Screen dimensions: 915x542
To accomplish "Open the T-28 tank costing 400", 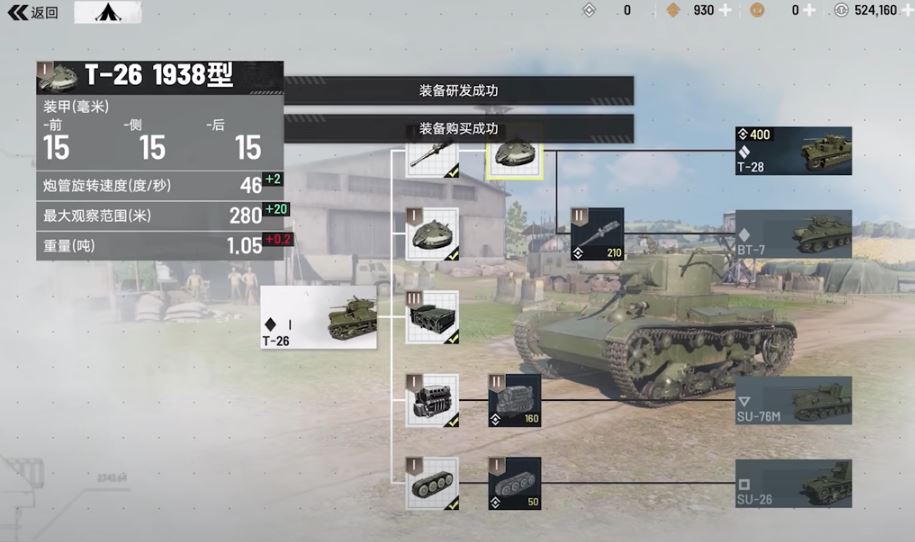I will tap(794, 151).
